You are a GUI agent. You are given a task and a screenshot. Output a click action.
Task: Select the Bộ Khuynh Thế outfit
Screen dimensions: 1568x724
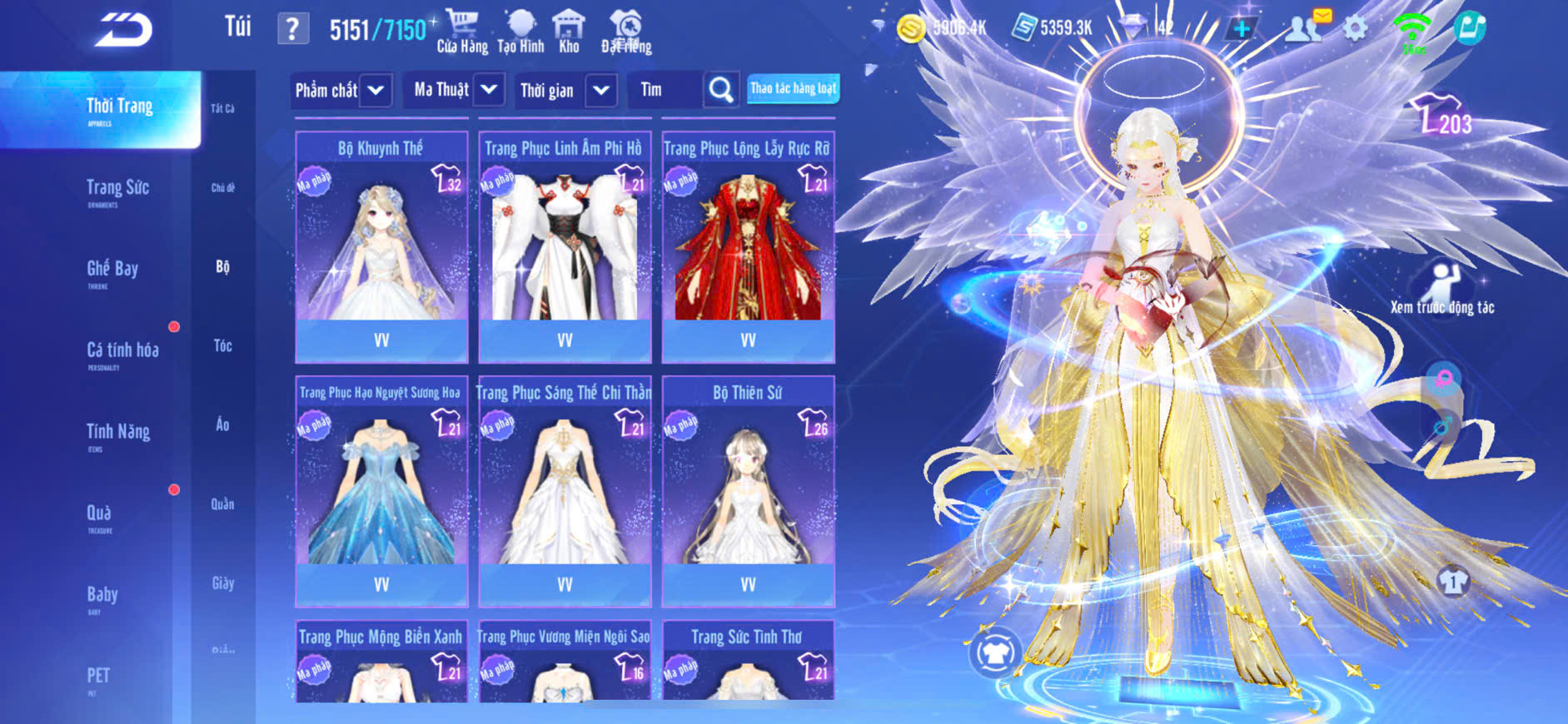click(x=381, y=246)
